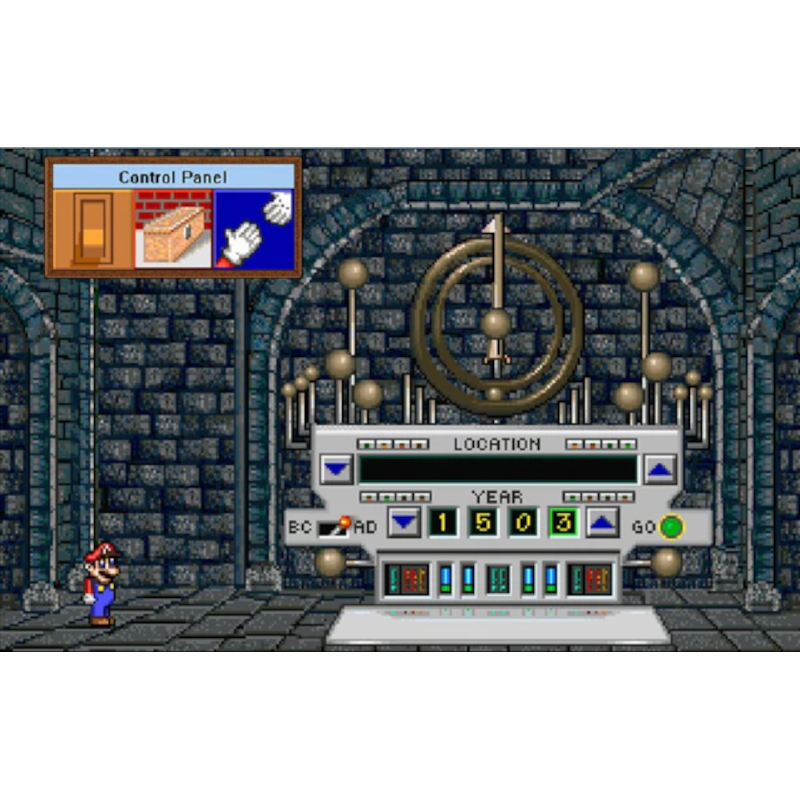Select the highlighted year digit 3

[562, 521]
